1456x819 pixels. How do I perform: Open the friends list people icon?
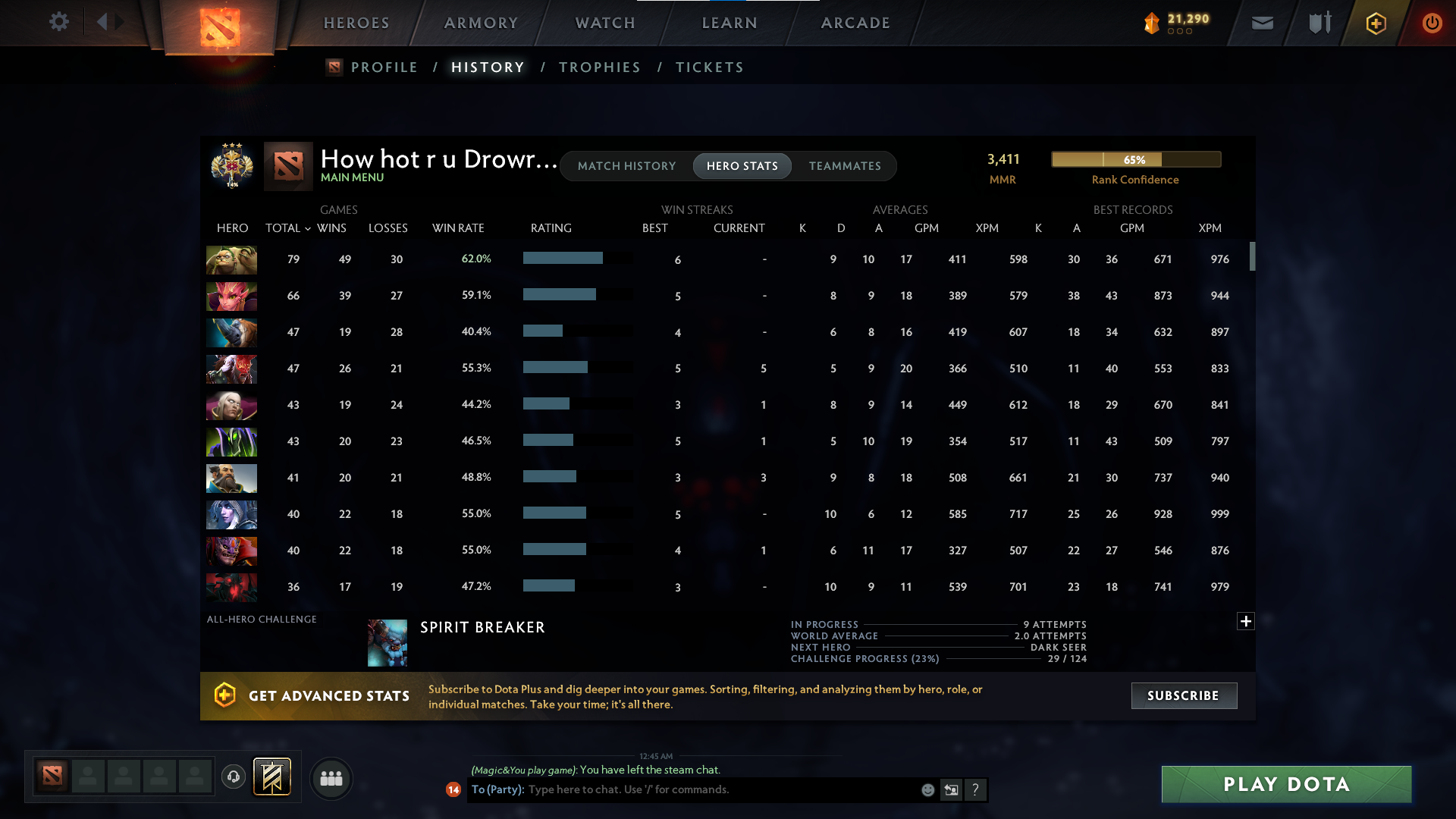click(x=331, y=778)
